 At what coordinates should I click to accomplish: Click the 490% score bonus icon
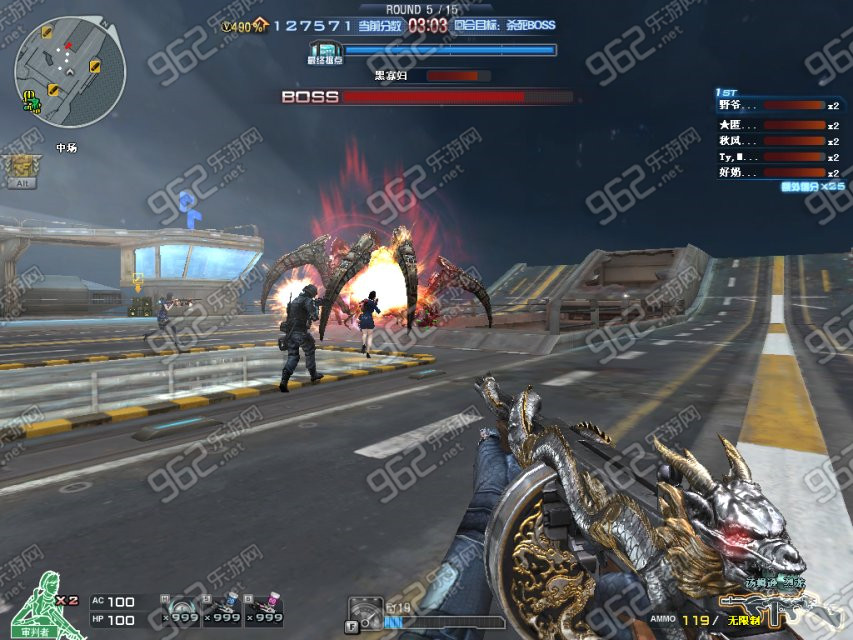point(243,26)
